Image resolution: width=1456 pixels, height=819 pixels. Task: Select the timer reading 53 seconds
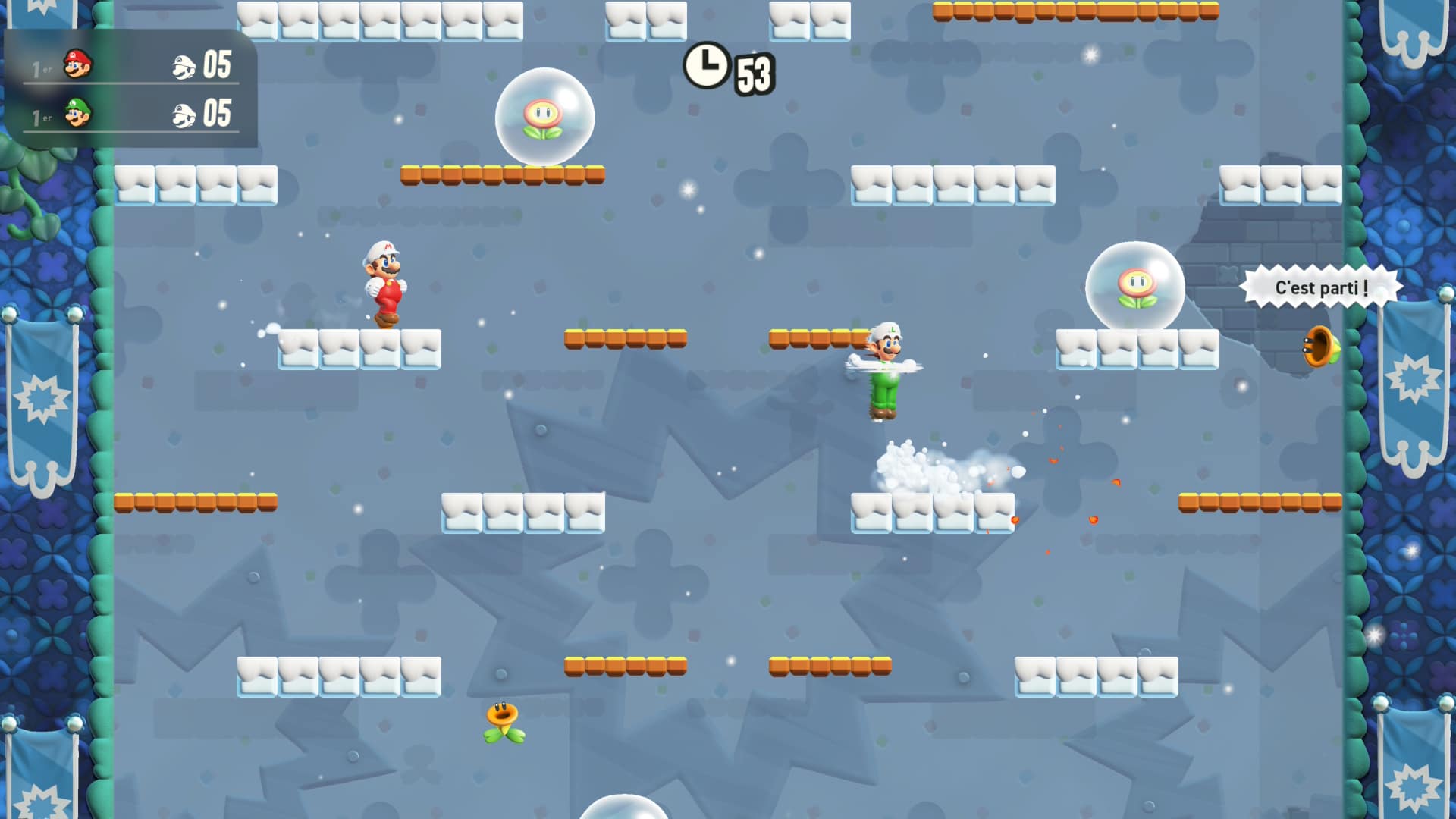tap(753, 72)
